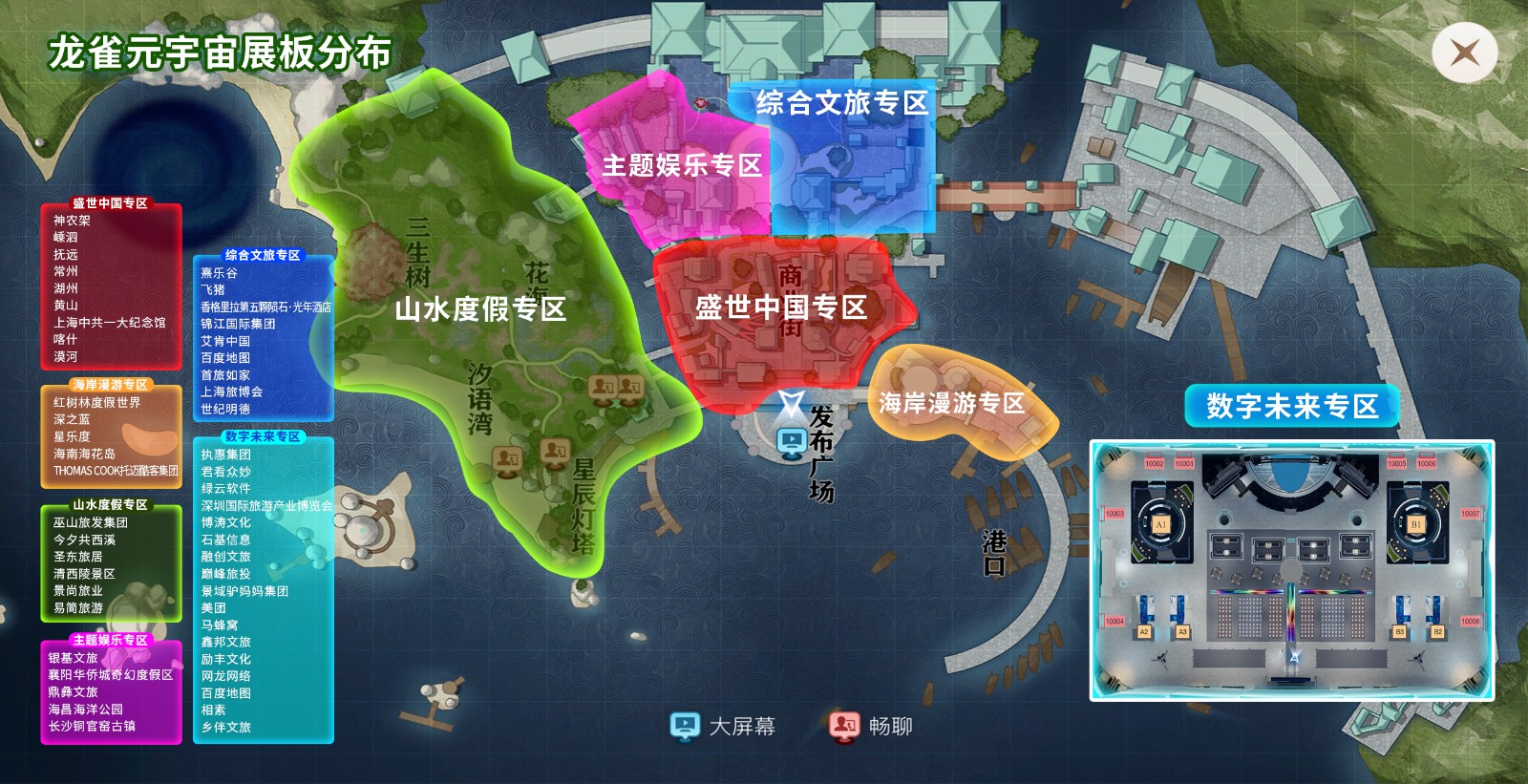1528x784 pixels.
Task: Click the 海岸漫游专区 legend header
Action: (110, 385)
